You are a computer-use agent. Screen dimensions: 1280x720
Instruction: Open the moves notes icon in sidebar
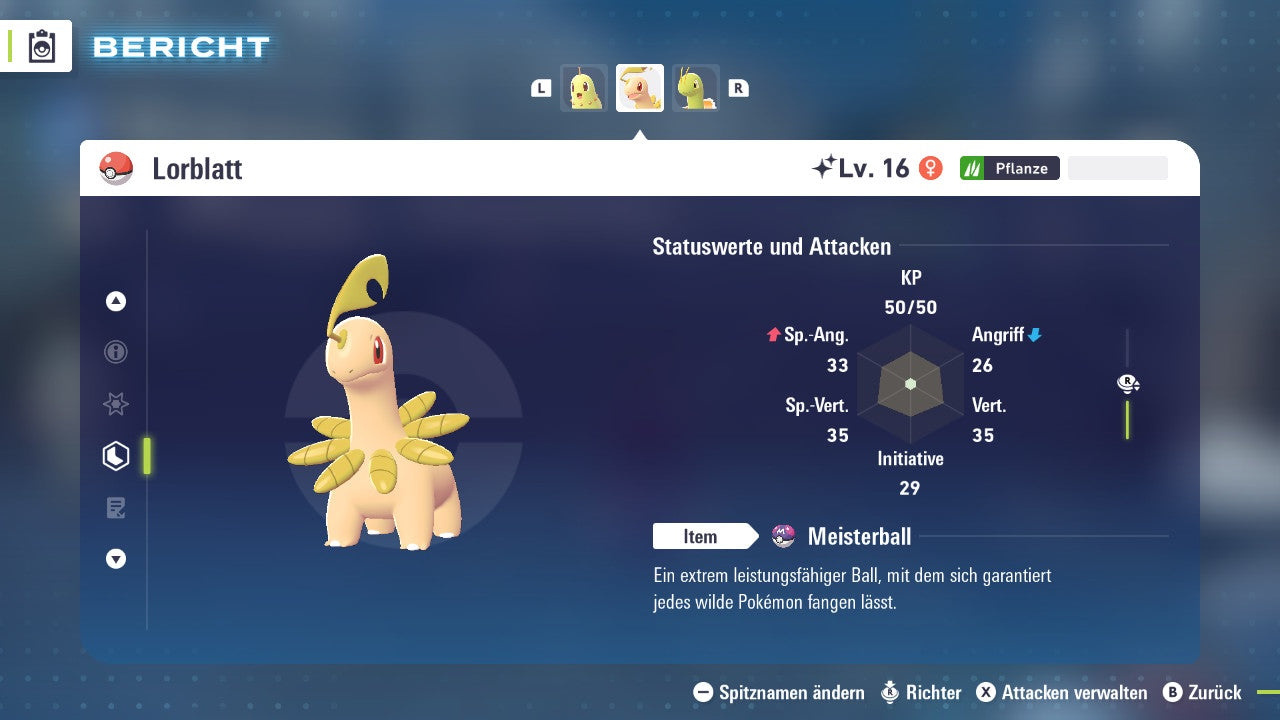coord(115,508)
